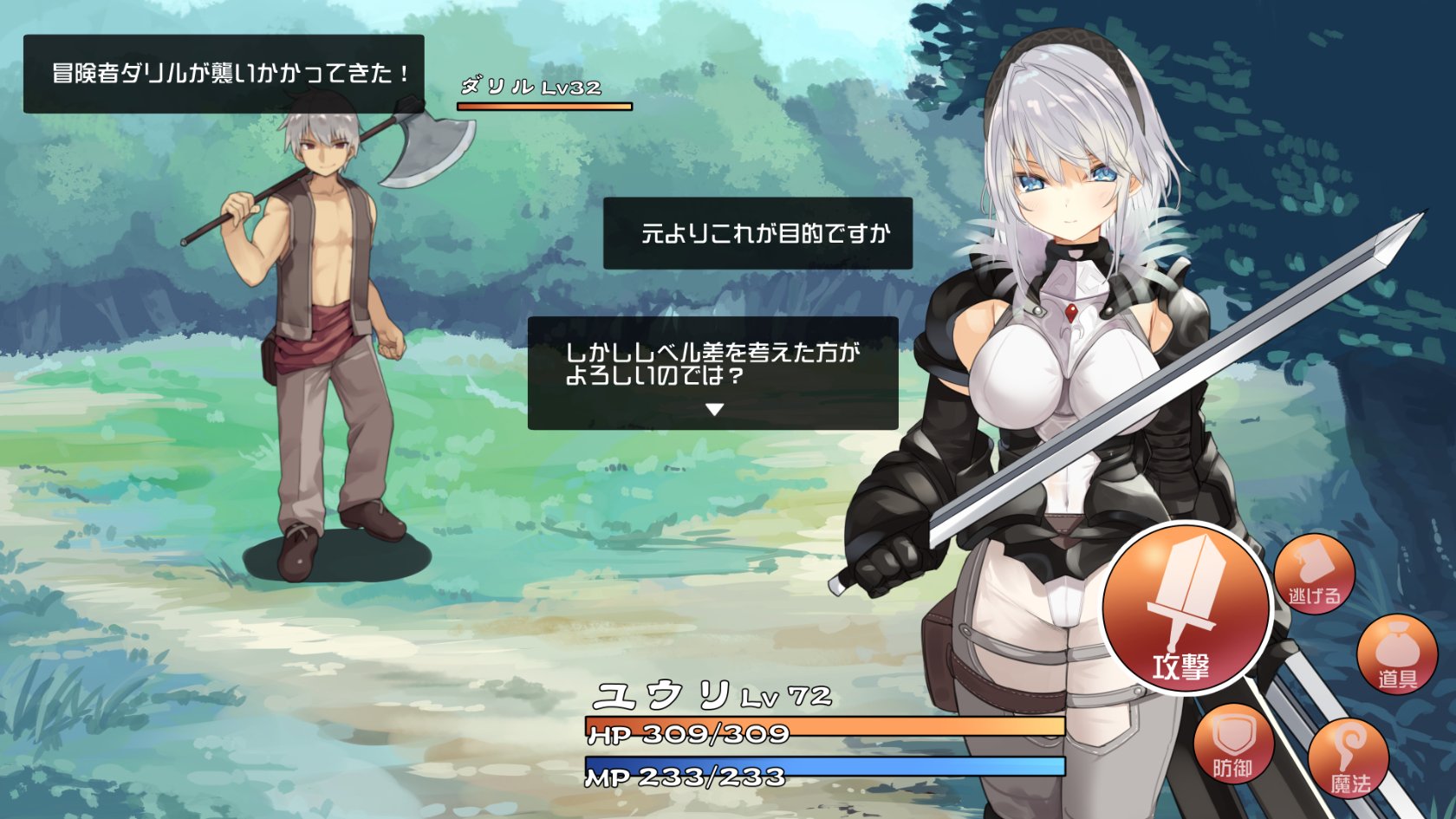
Task: Advance dialogue with the white arrow
Action: 714,410
